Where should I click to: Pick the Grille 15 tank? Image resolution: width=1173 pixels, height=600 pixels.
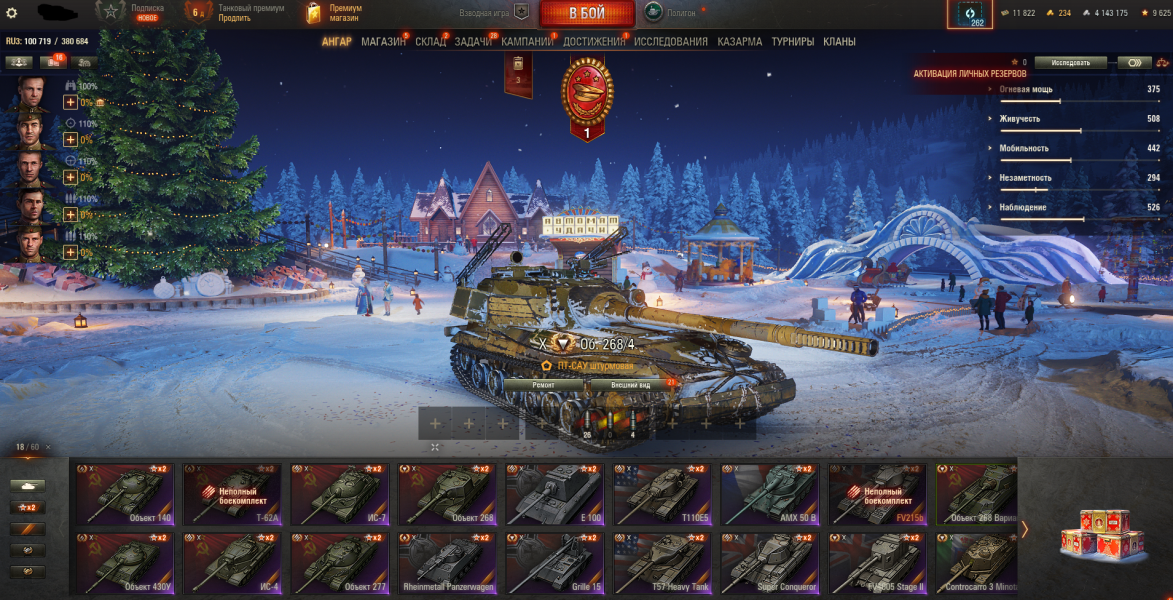coord(554,562)
